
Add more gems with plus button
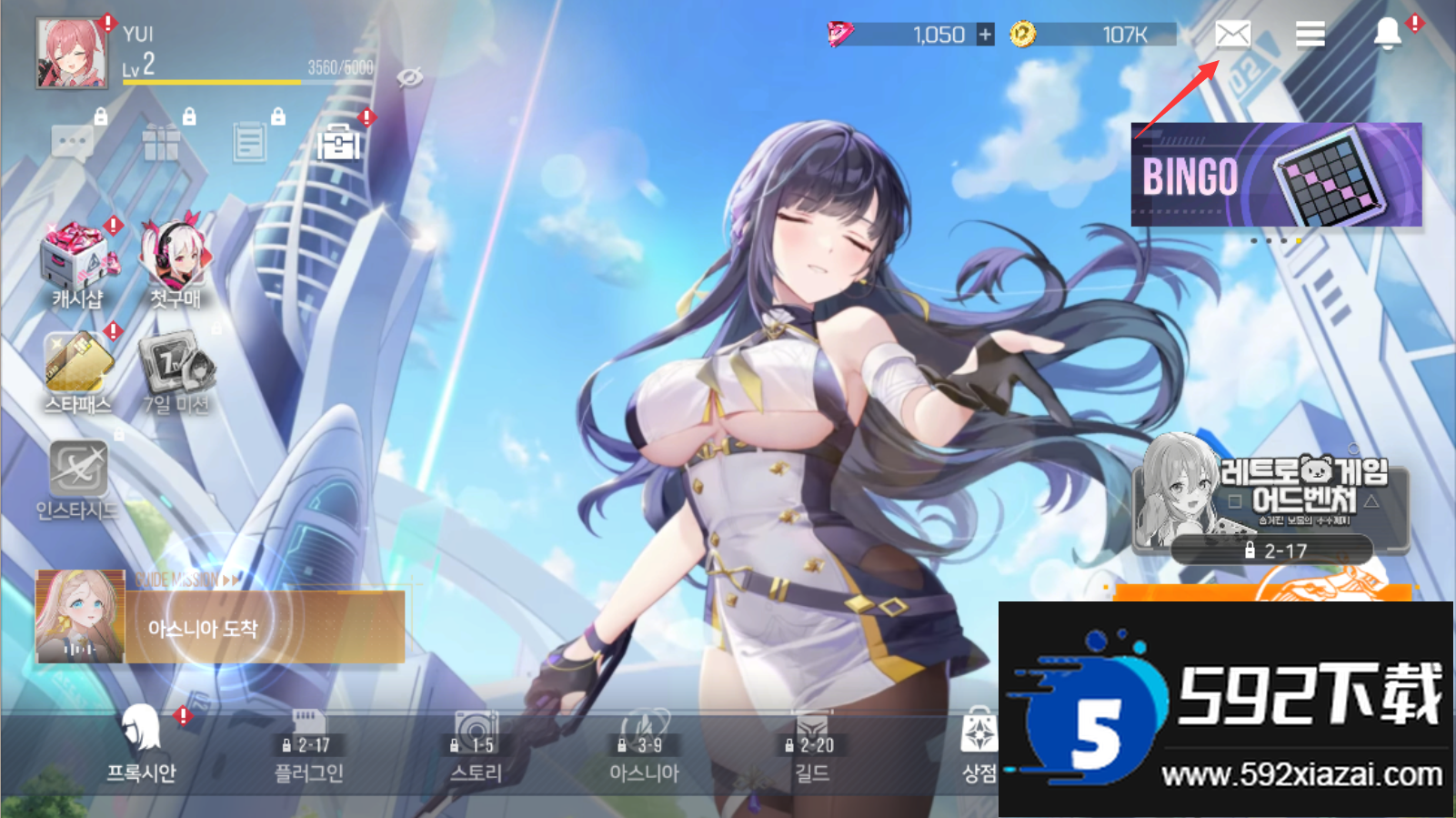pos(985,35)
